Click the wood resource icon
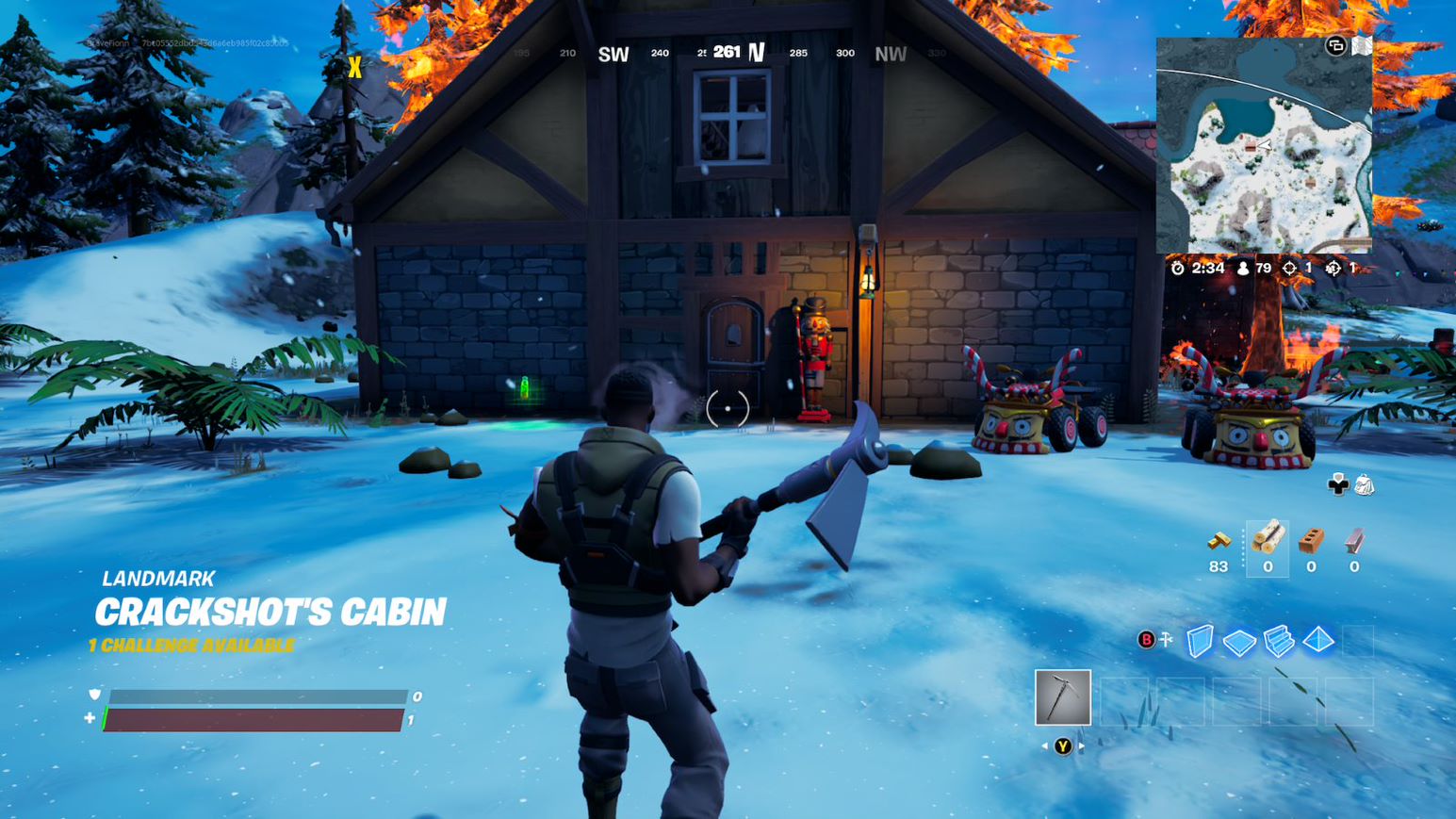Image resolution: width=1456 pixels, height=819 pixels. [1268, 538]
